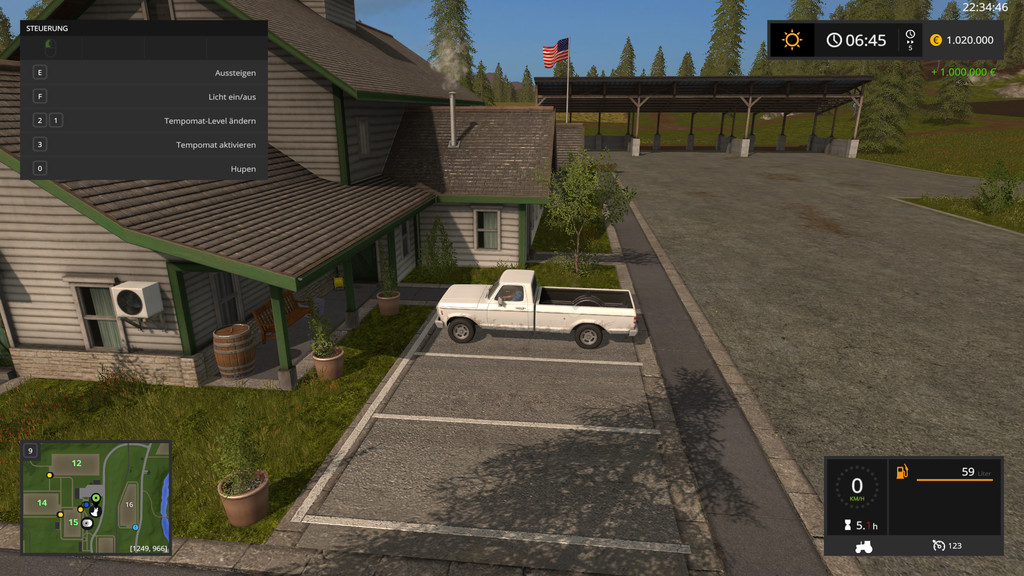
Task: Pick field 16 on the minimap
Action: pos(129,505)
